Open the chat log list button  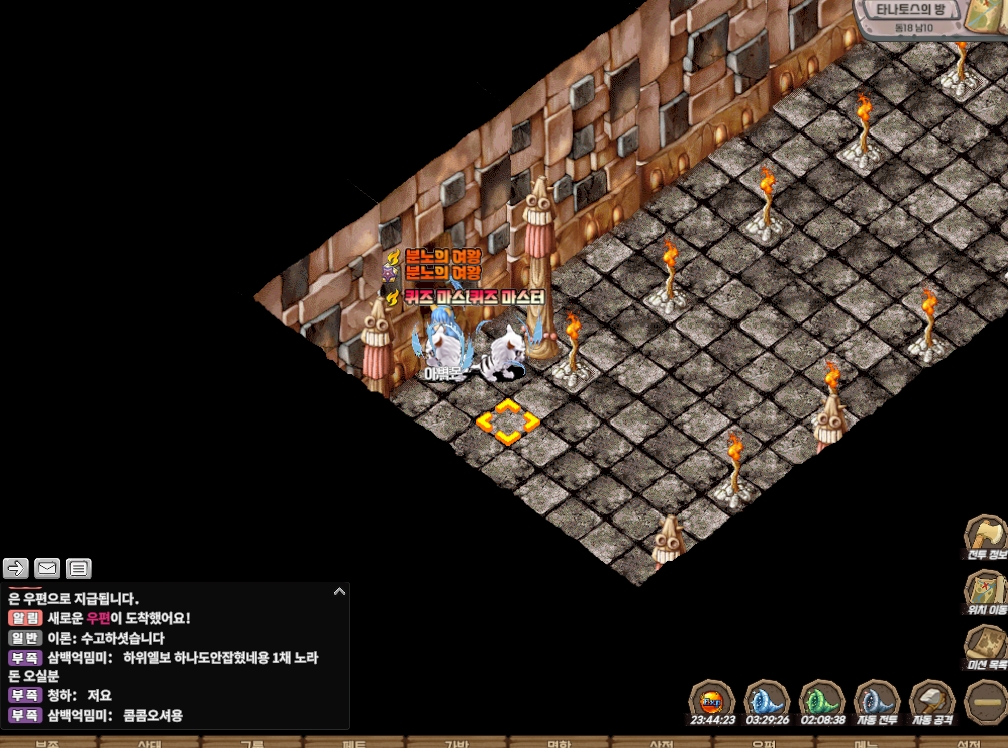[x=79, y=569]
